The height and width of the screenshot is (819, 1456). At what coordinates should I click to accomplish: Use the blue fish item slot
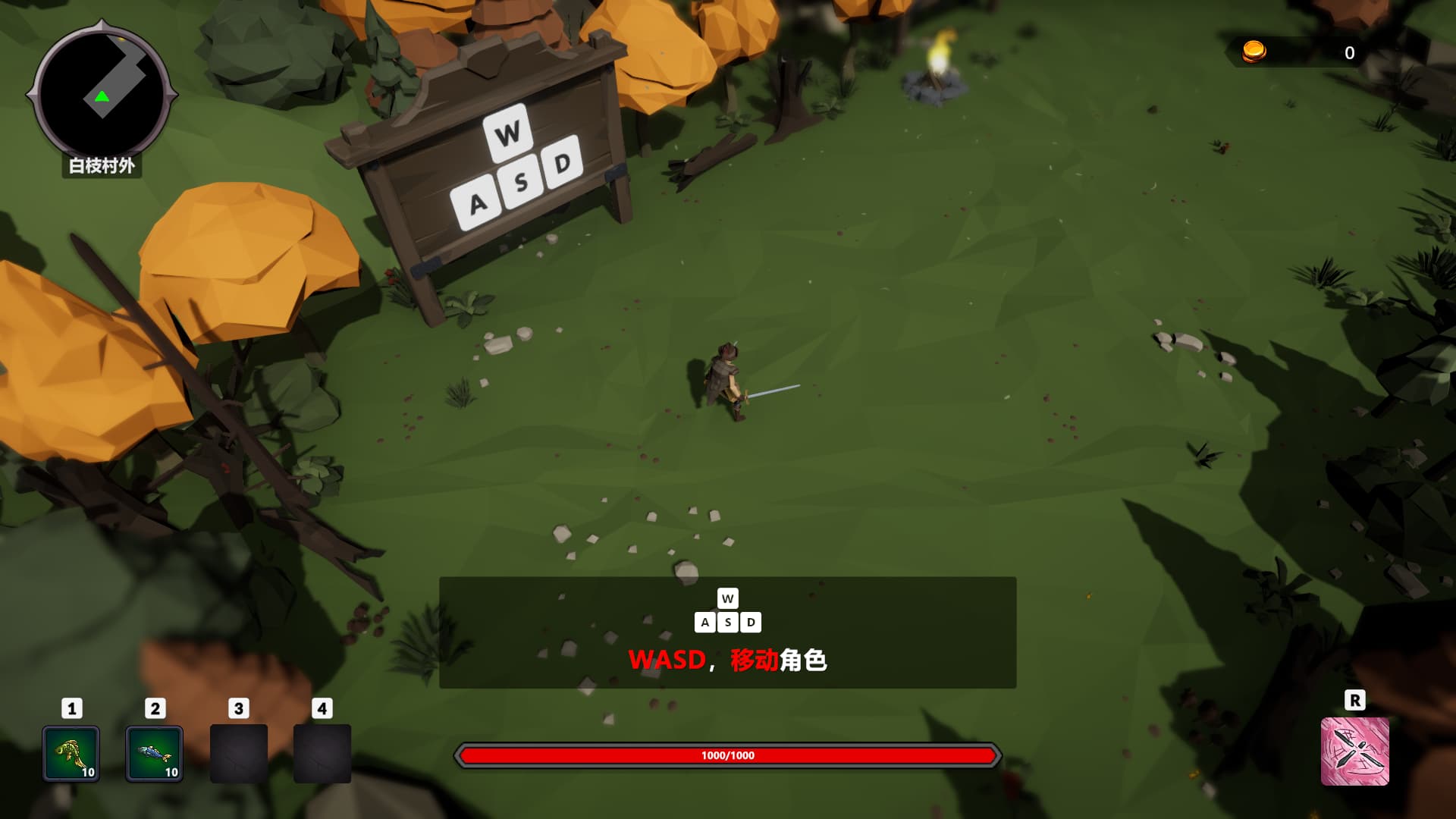coord(154,754)
